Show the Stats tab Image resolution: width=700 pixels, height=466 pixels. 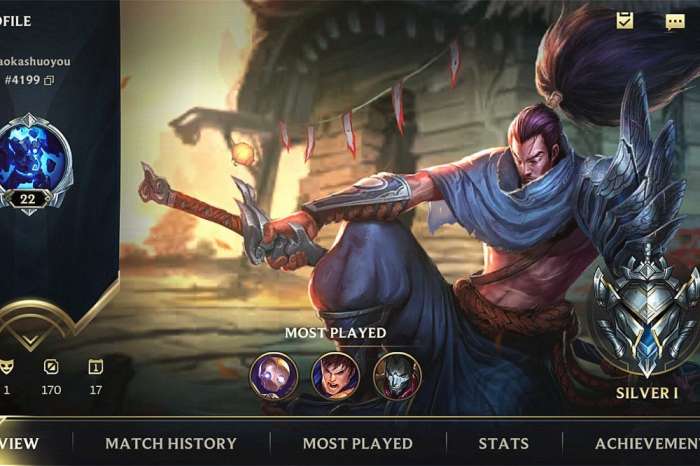503,443
